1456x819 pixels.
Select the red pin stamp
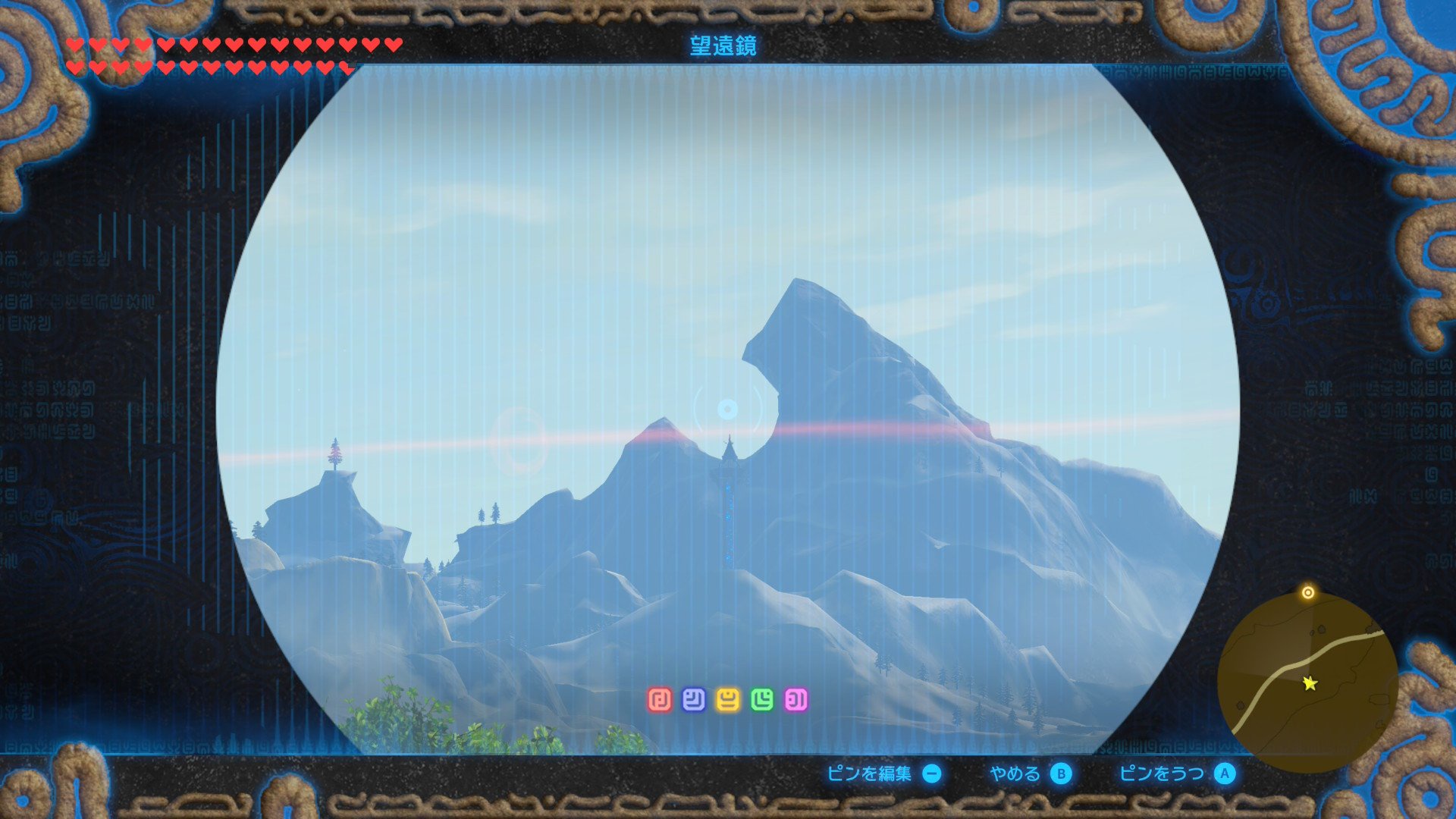(660, 700)
